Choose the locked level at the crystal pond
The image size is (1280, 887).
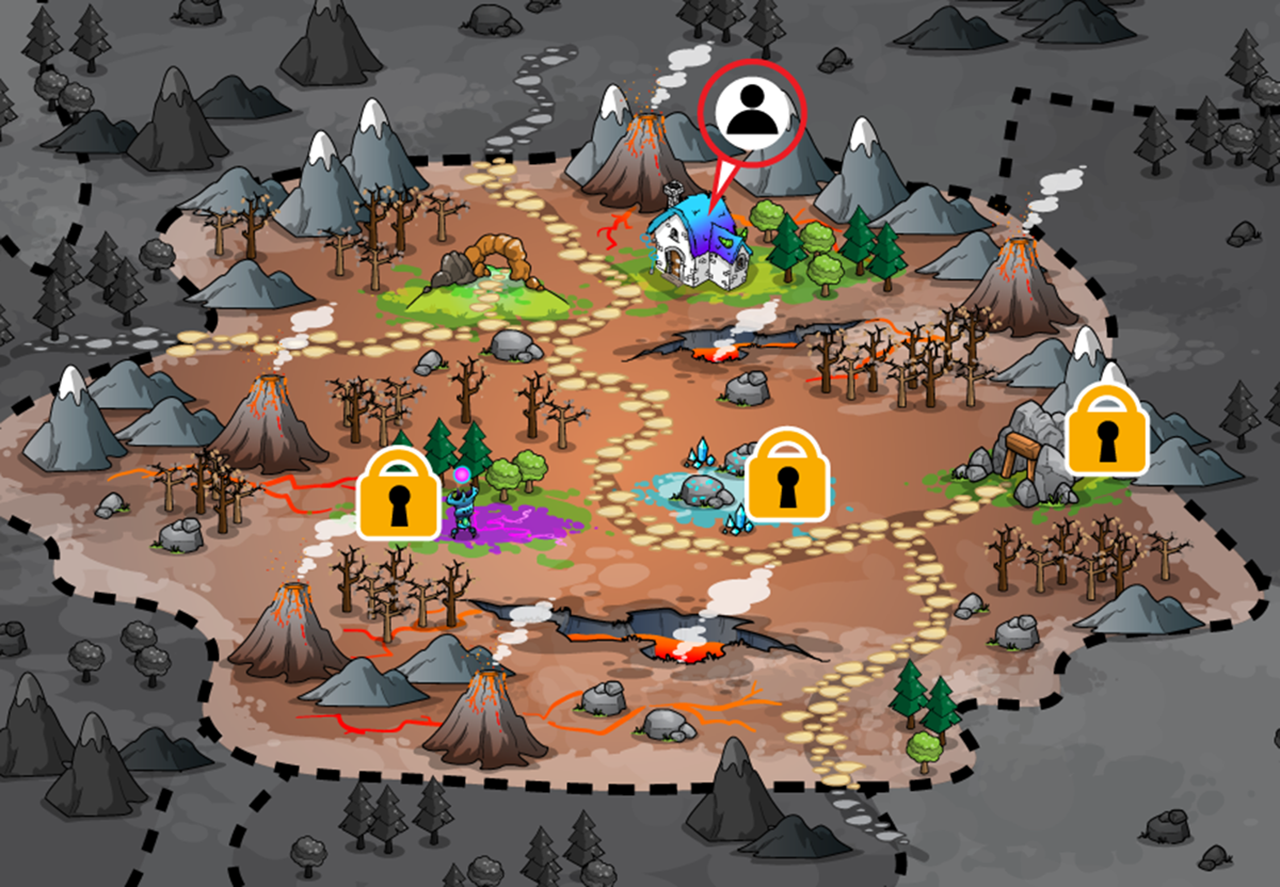coord(789,474)
